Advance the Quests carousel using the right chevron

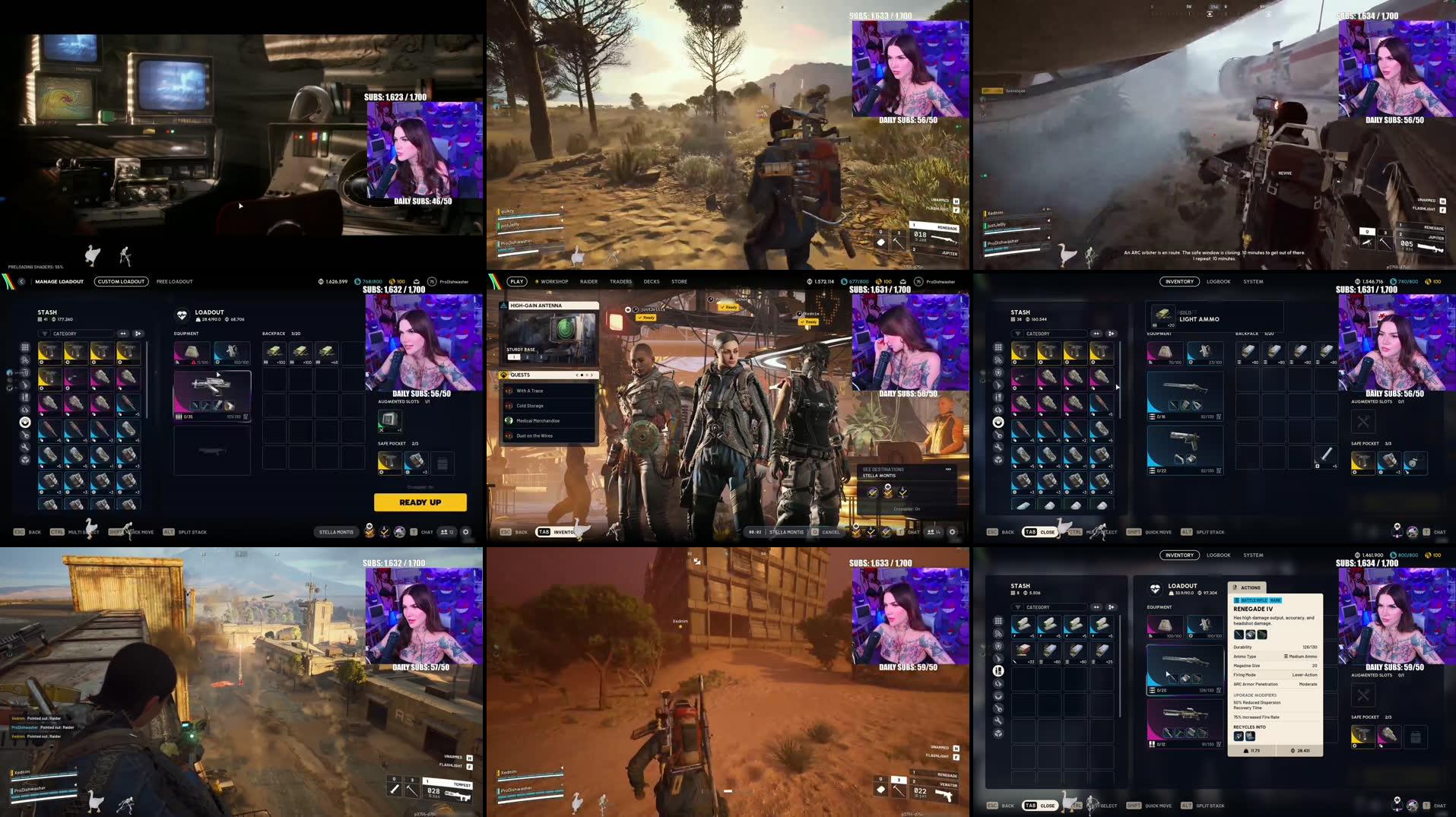click(x=591, y=375)
